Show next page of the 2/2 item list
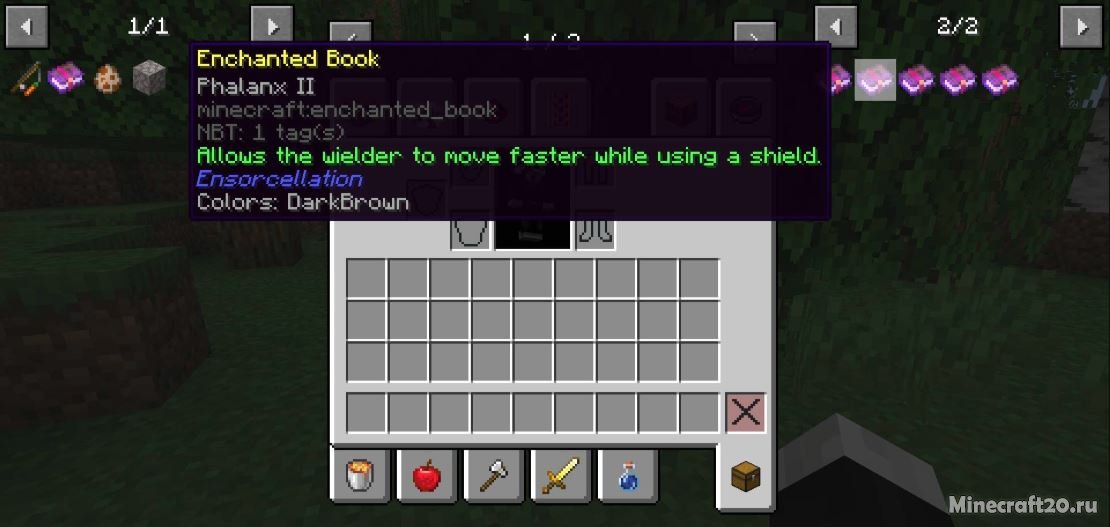The image size is (1110, 527). 1081,27
